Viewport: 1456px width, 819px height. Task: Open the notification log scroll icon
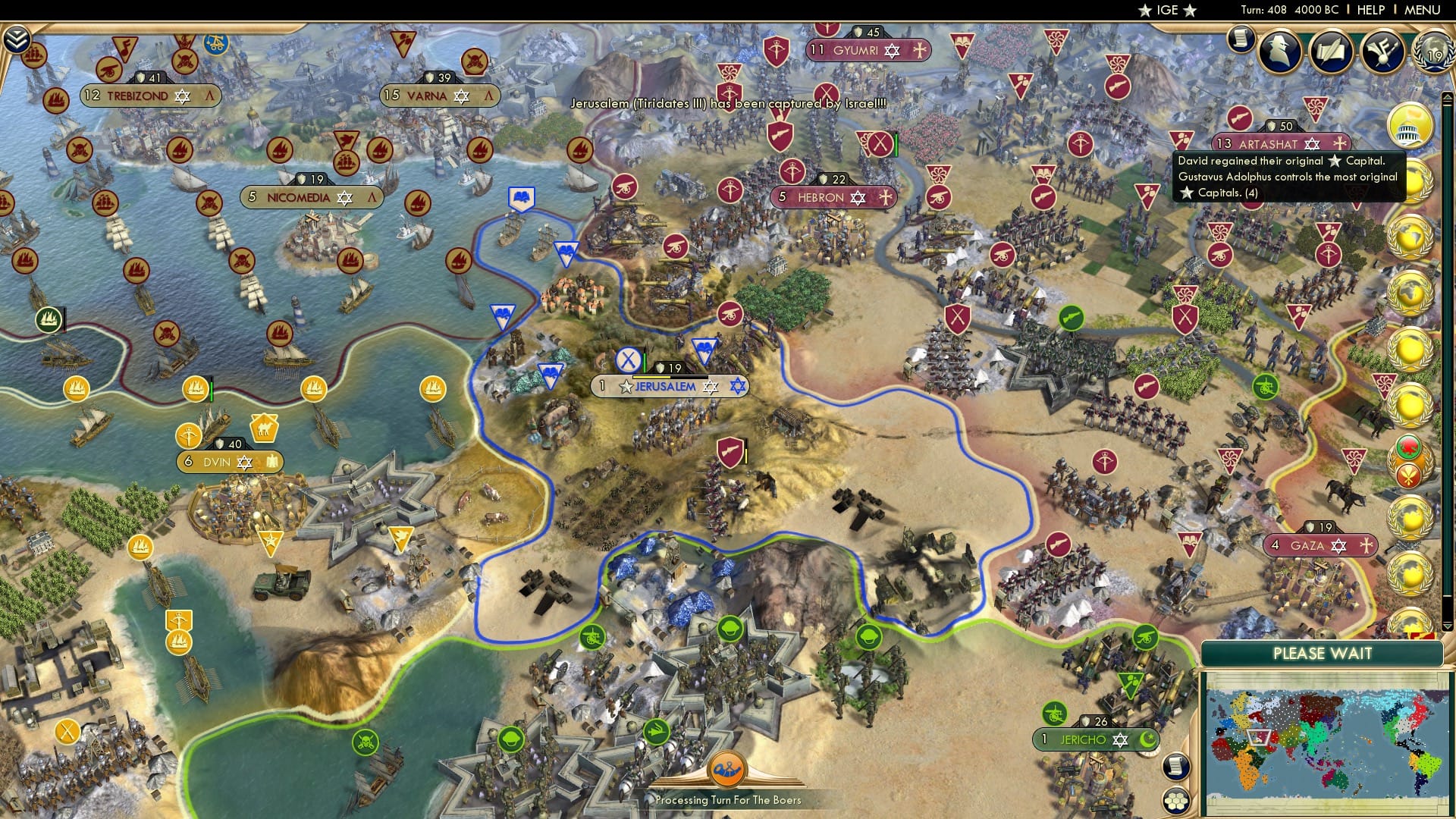1241,39
